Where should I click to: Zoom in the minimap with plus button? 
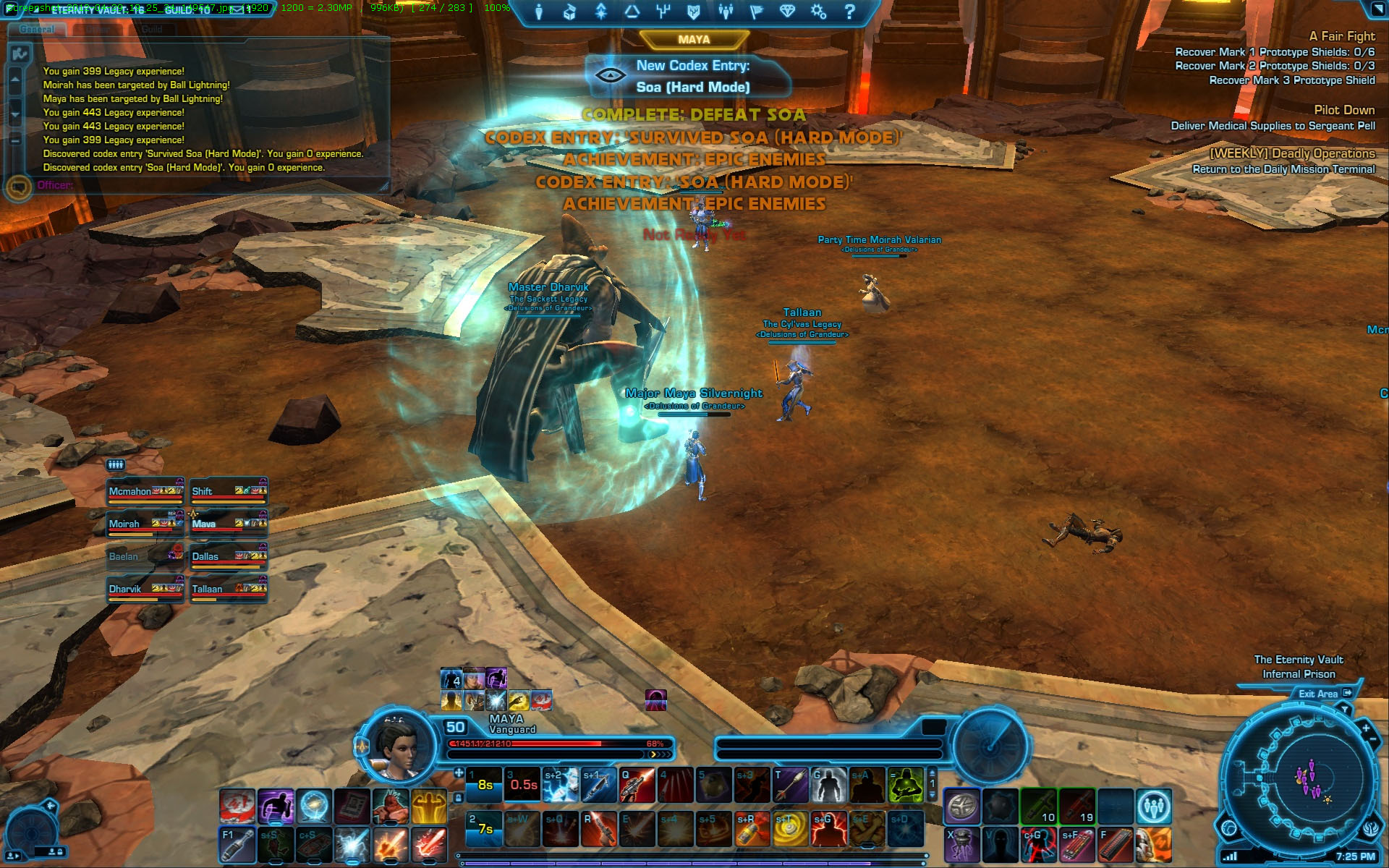(x=1365, y=728)
